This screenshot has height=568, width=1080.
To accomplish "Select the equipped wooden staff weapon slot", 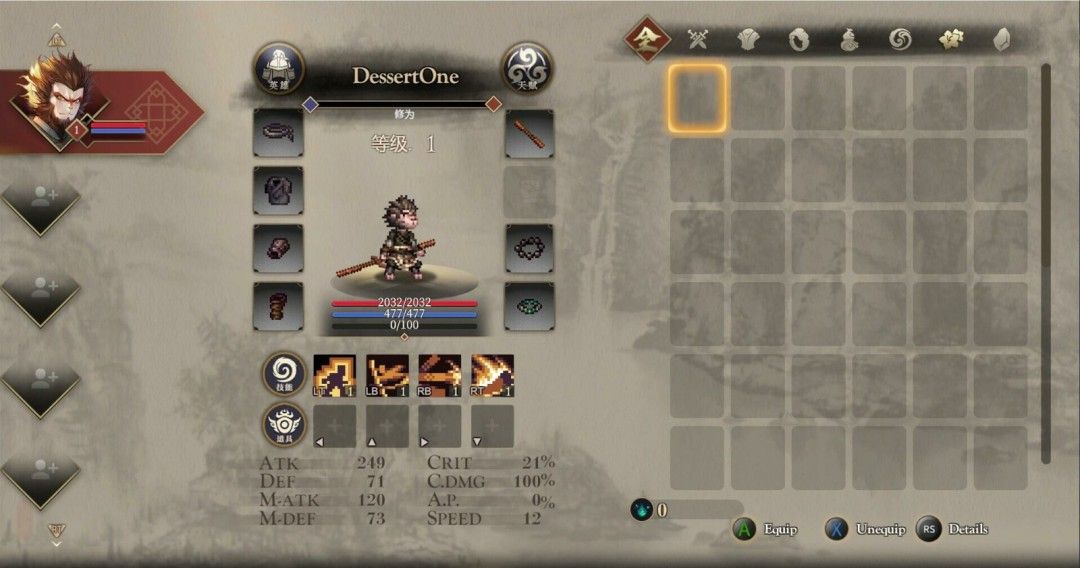I will pyautogui.click(x=529, y=133).
